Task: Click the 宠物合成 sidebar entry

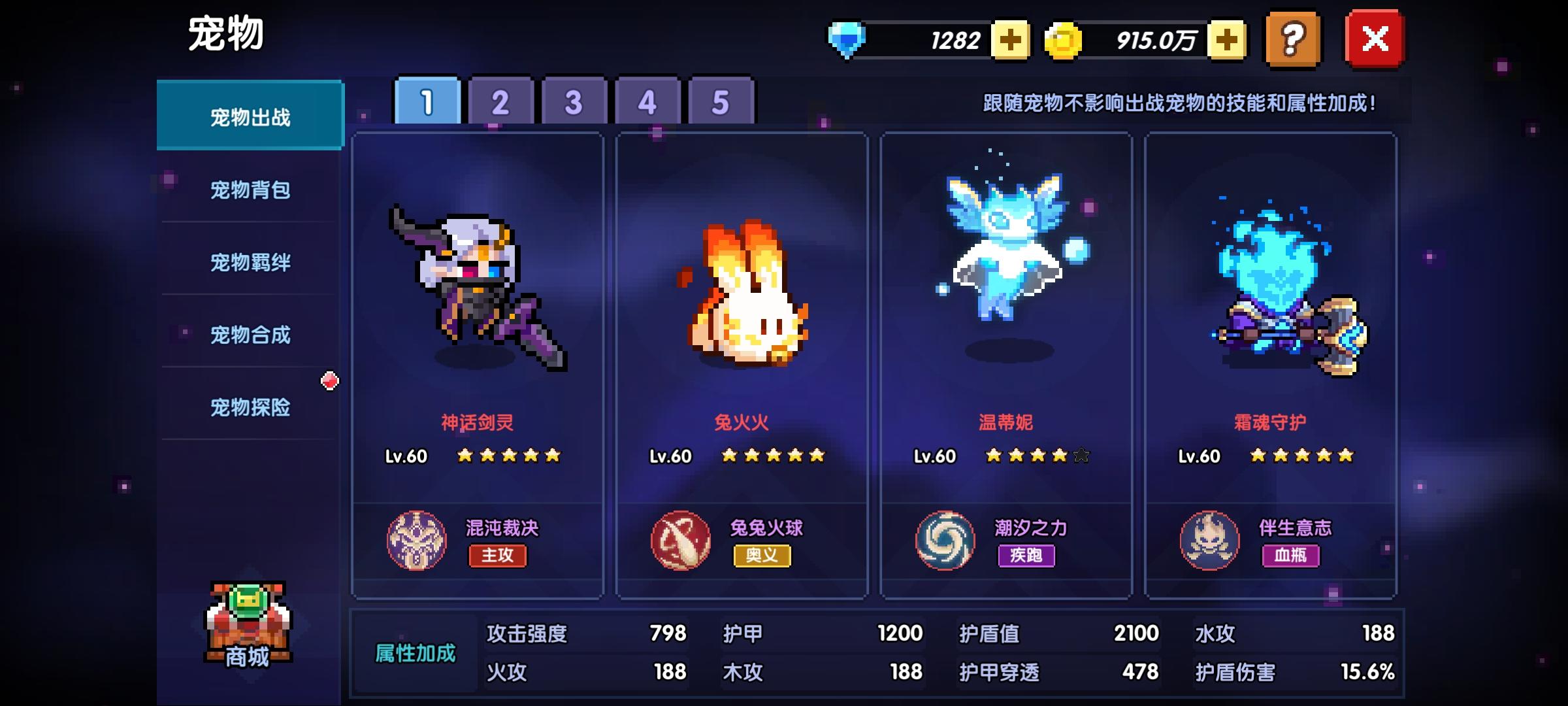Action: 250,335
